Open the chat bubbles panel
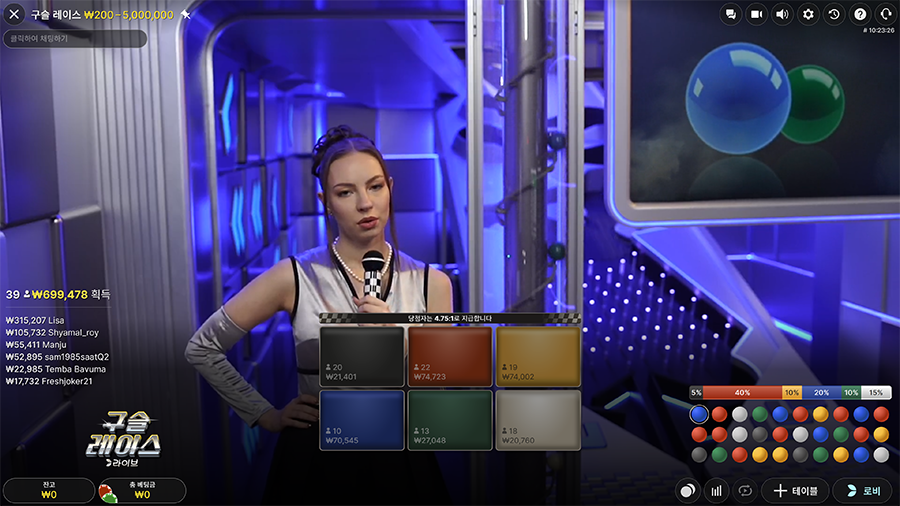900x506 pixels. point(731,14)
